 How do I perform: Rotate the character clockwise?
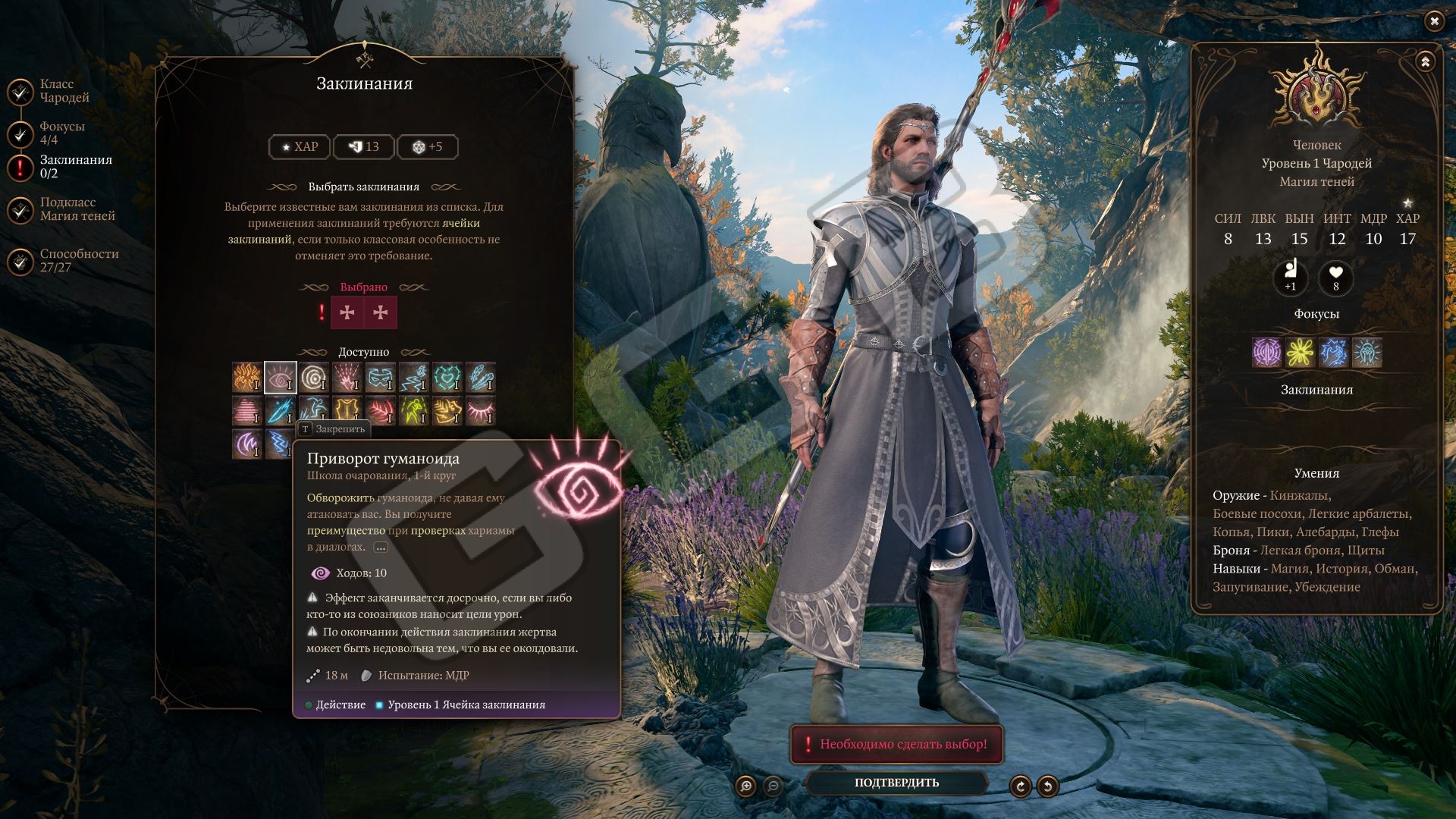[1020, 786]
